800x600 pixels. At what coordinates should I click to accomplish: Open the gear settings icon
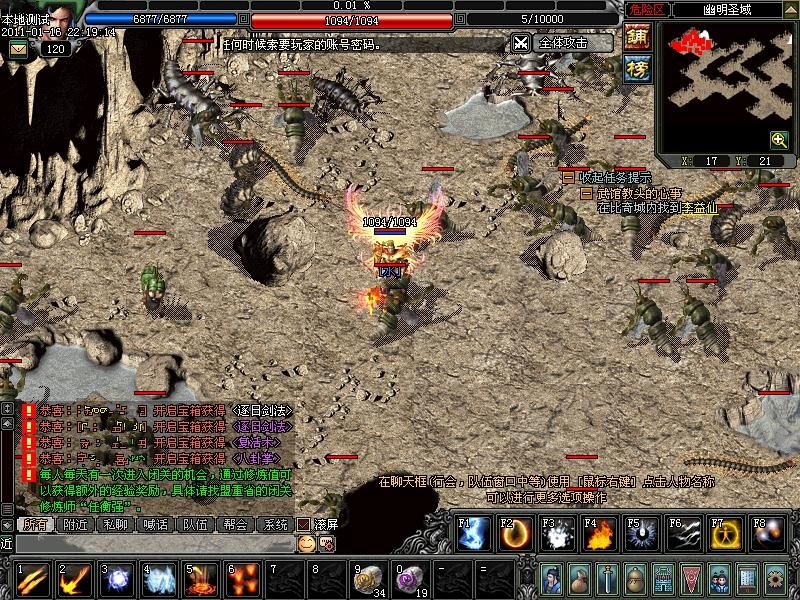click(x=775, y=578)
